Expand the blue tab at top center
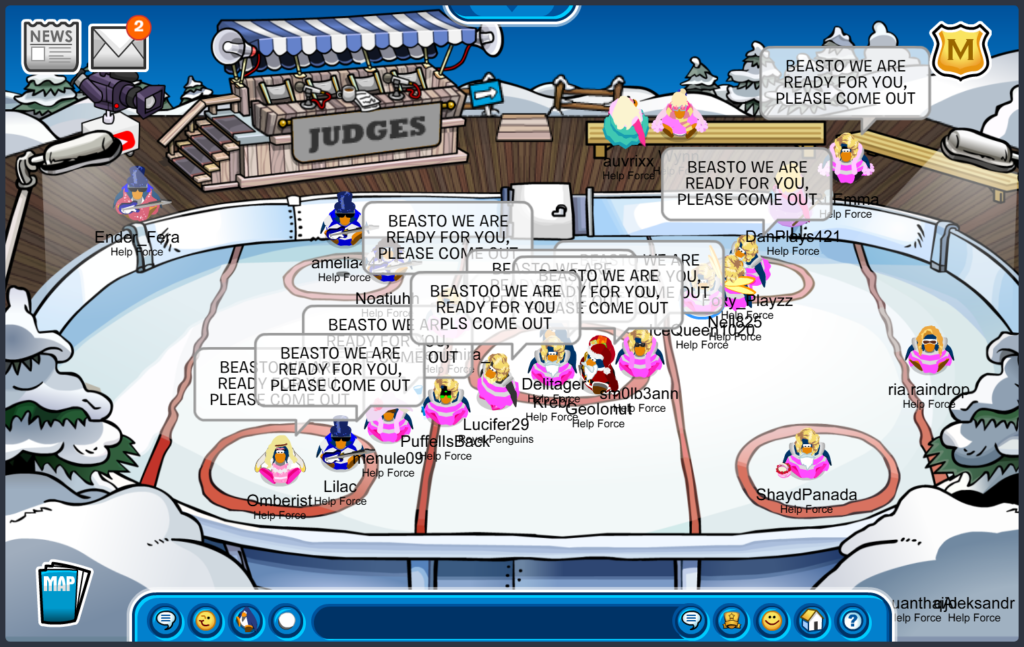 coord(511,12)
